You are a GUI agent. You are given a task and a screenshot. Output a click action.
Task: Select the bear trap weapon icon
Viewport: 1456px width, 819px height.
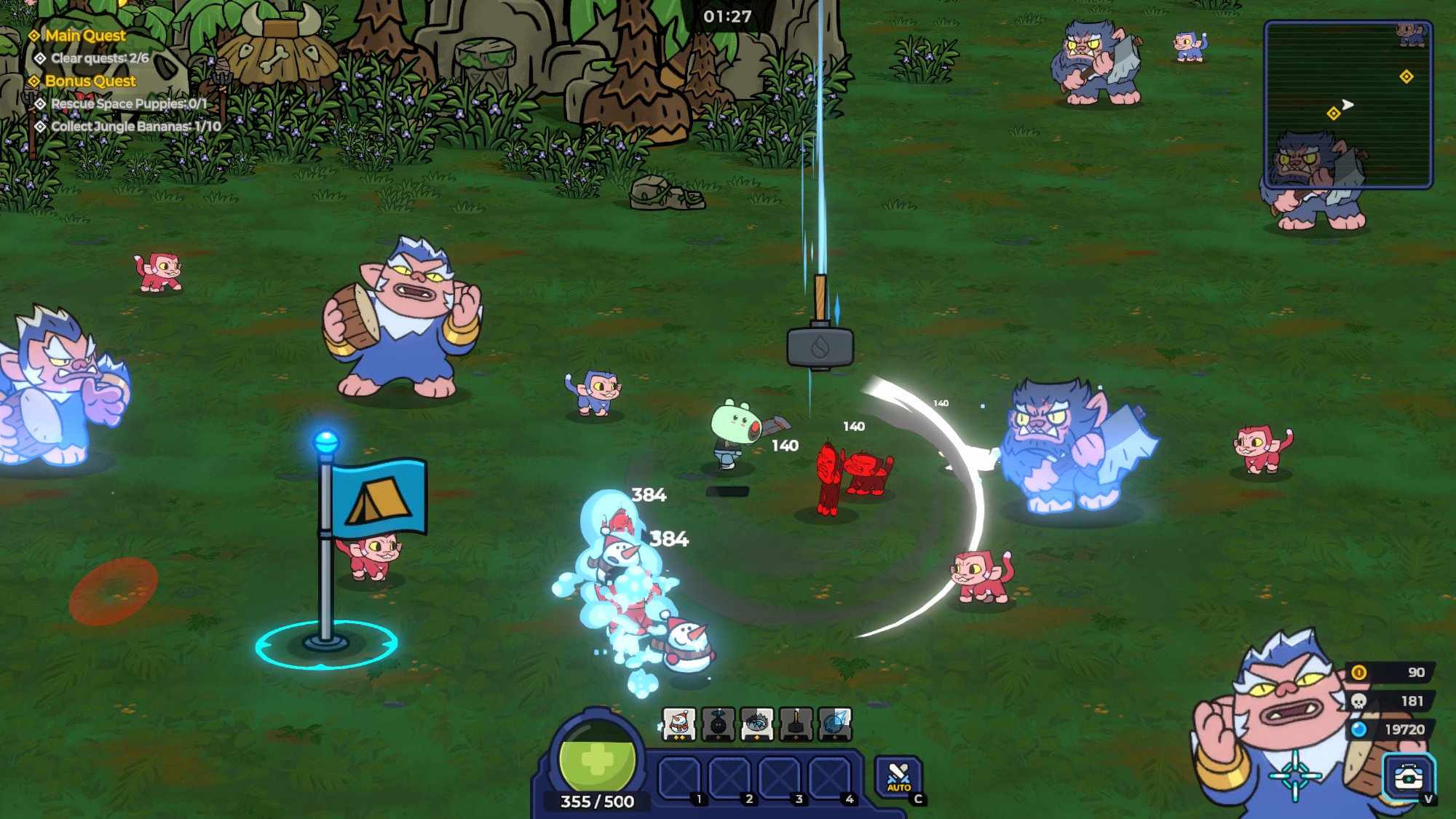click(x=757, y=724)
